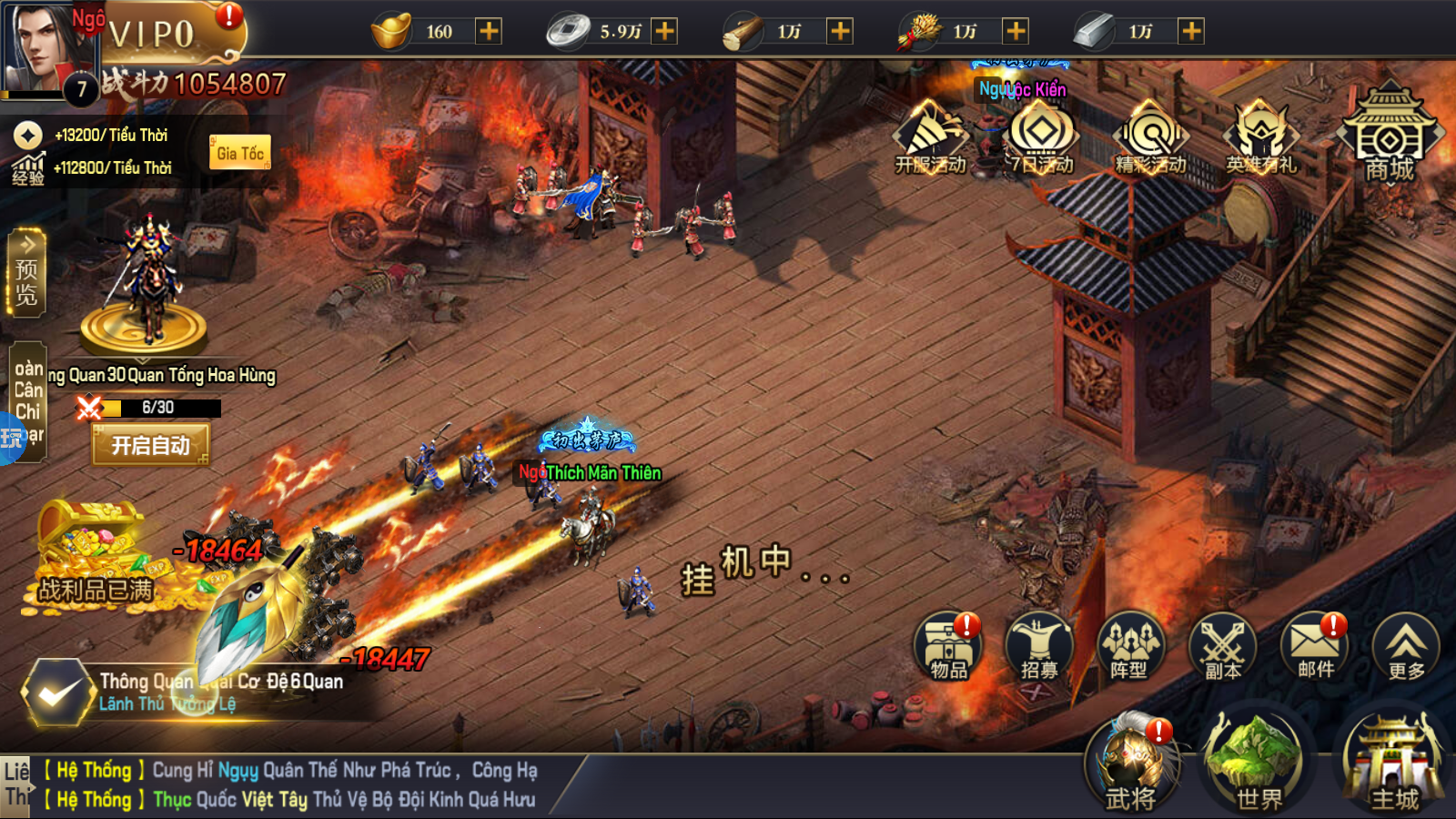Click the Gia Tốc speed-up button
1456x819 pixels.
[240, 153]
